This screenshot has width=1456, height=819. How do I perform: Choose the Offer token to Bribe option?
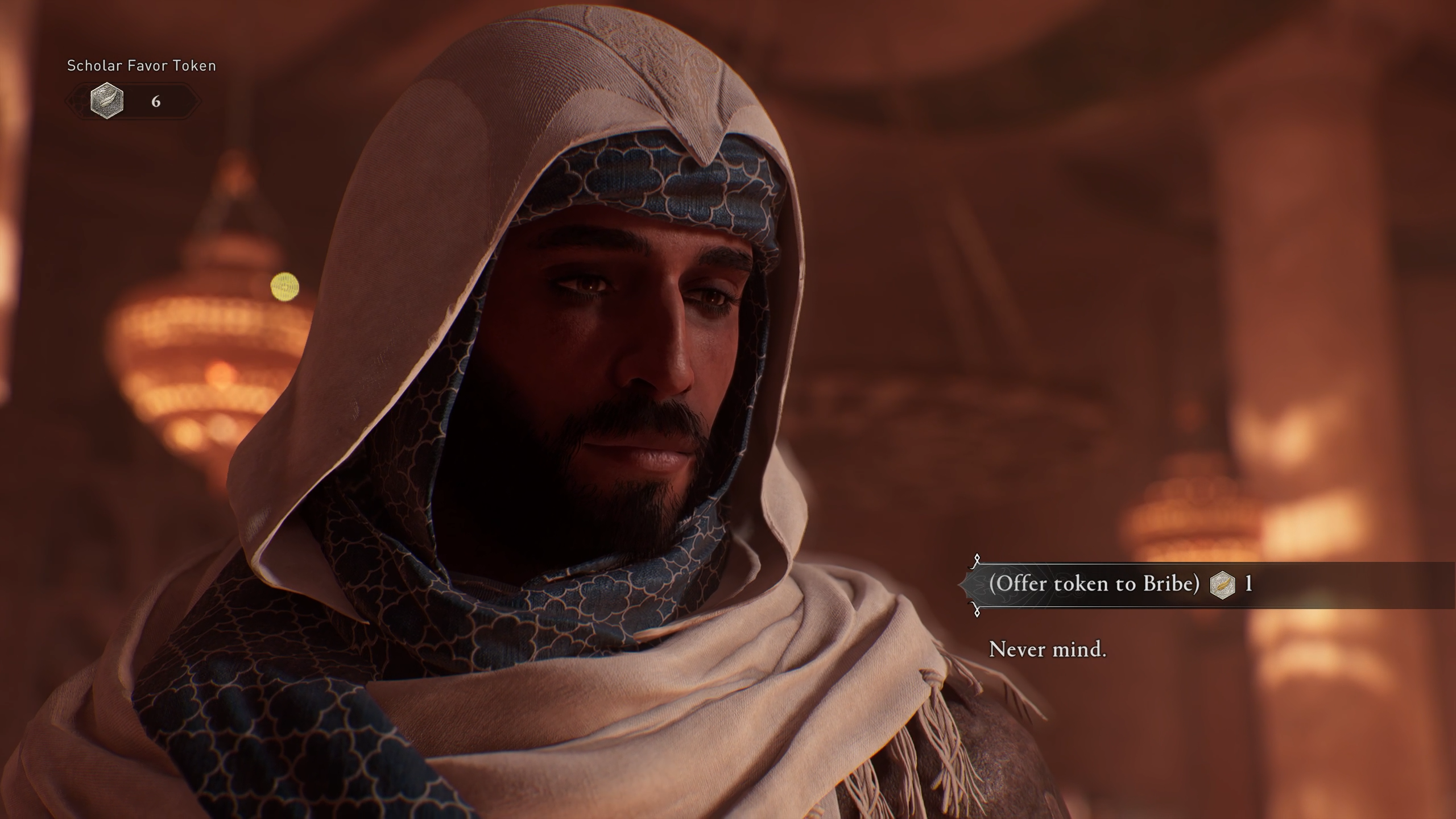1094,584
